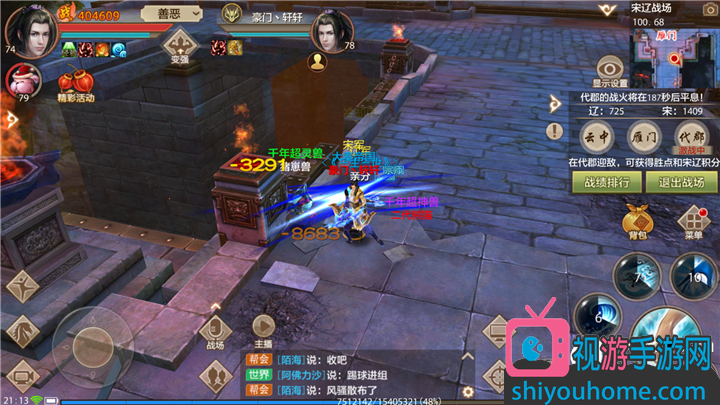Open the 战场 battlefield button

[x=215, y=333]
